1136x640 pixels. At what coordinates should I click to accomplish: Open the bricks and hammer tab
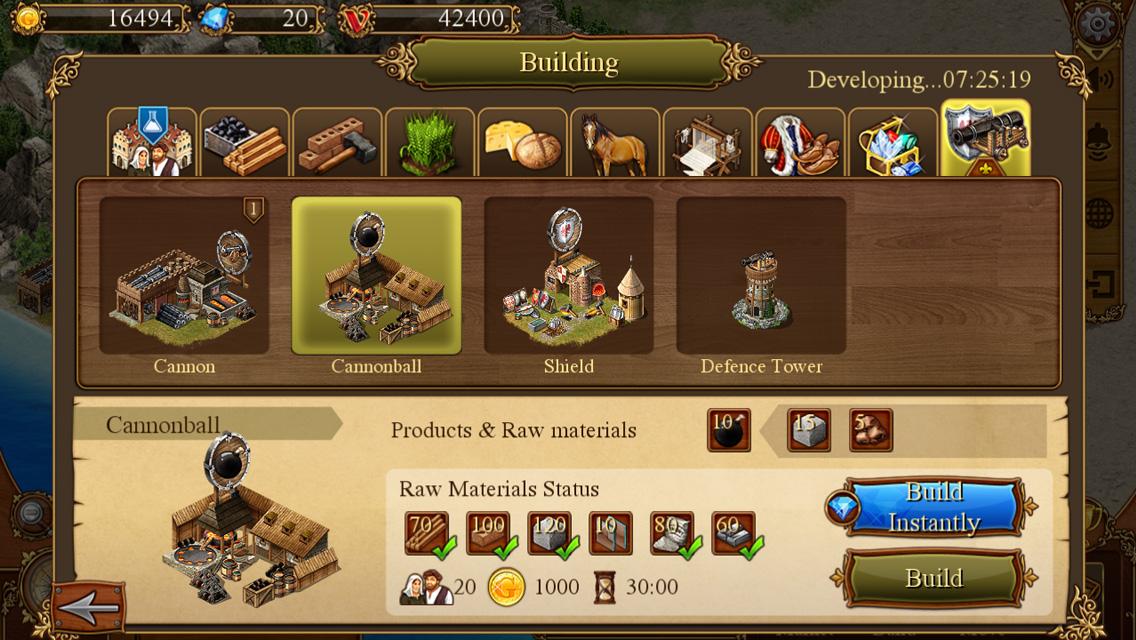(x=337, y=143)
